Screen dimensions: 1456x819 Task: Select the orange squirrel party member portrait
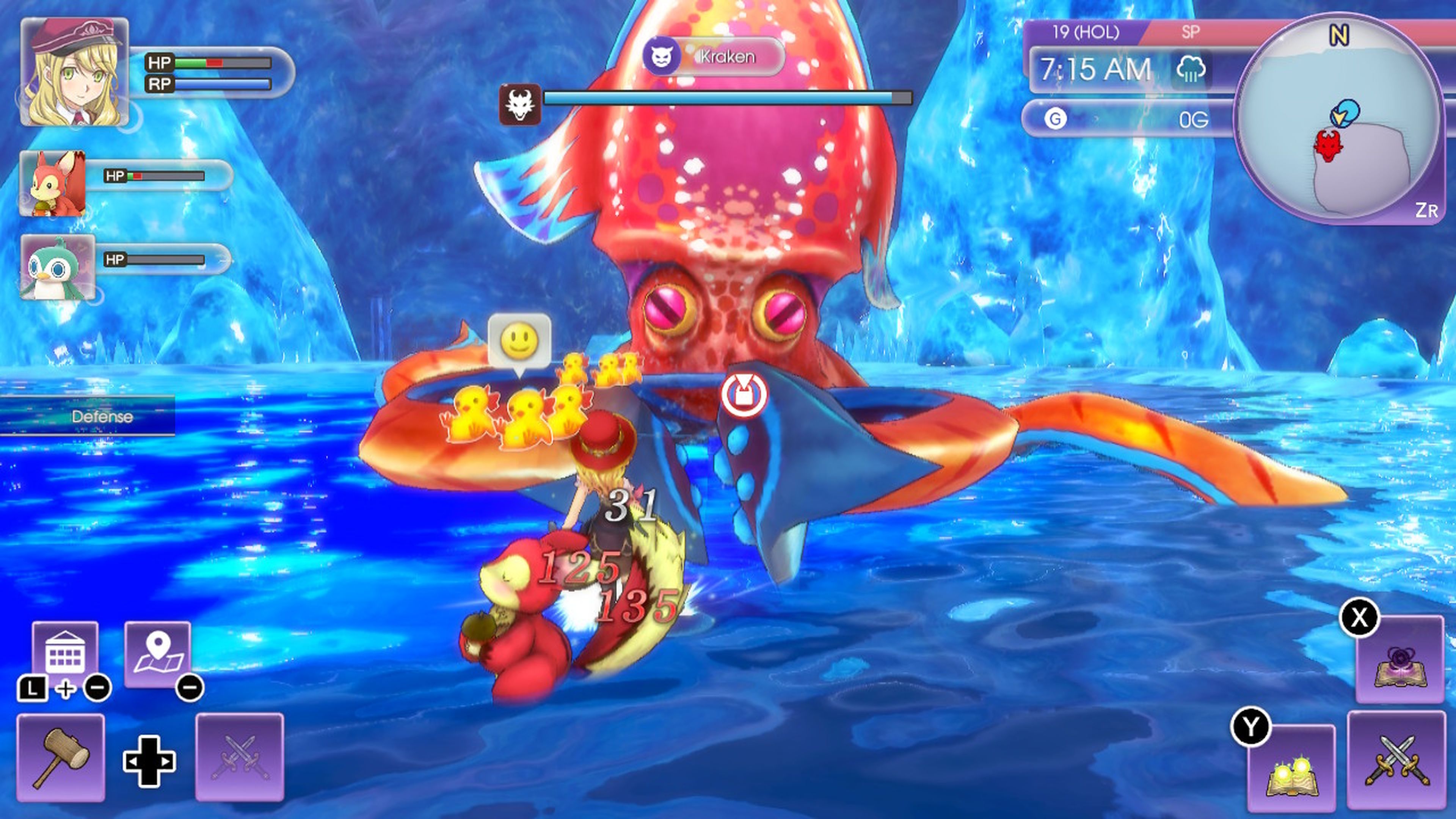point(53,183)
